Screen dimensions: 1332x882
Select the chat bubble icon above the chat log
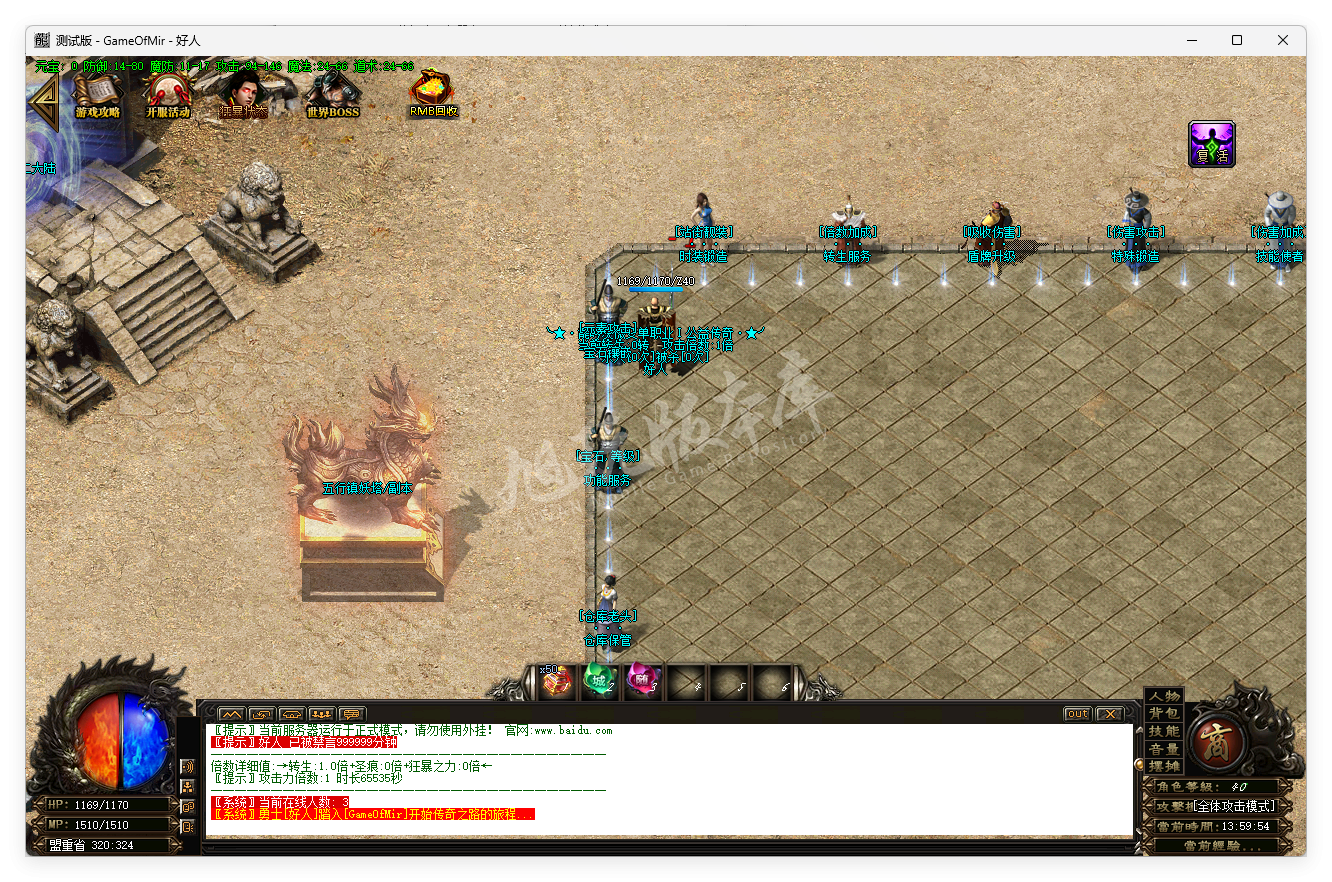tap(350, 712)
